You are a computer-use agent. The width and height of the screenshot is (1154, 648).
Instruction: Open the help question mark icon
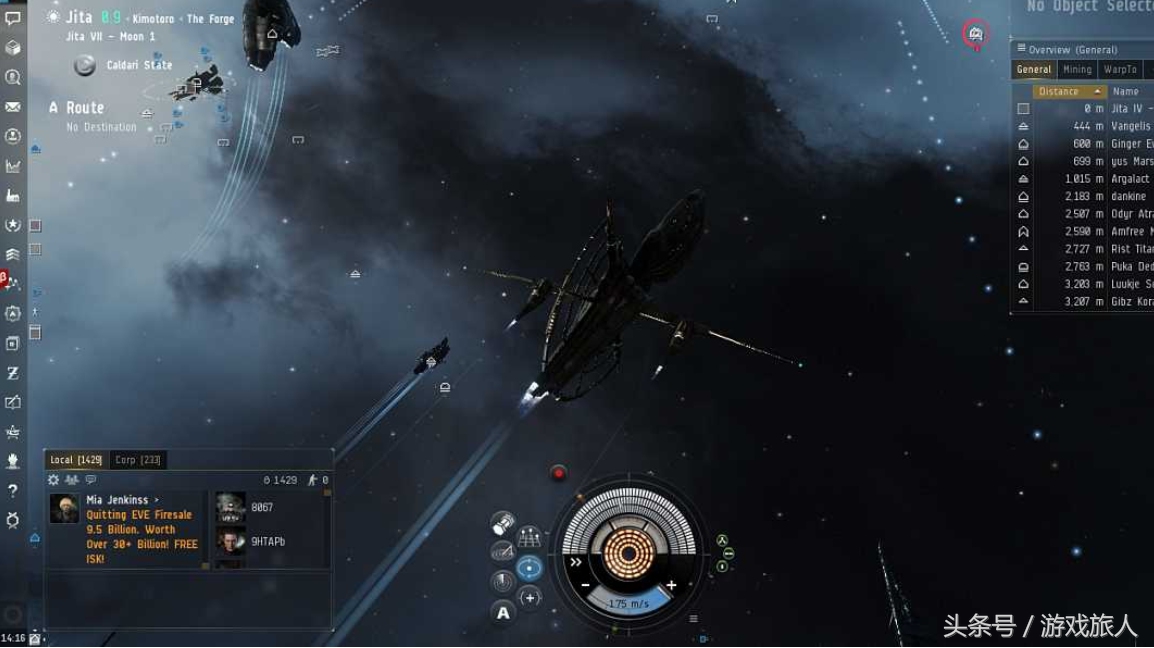coord(13,490)
